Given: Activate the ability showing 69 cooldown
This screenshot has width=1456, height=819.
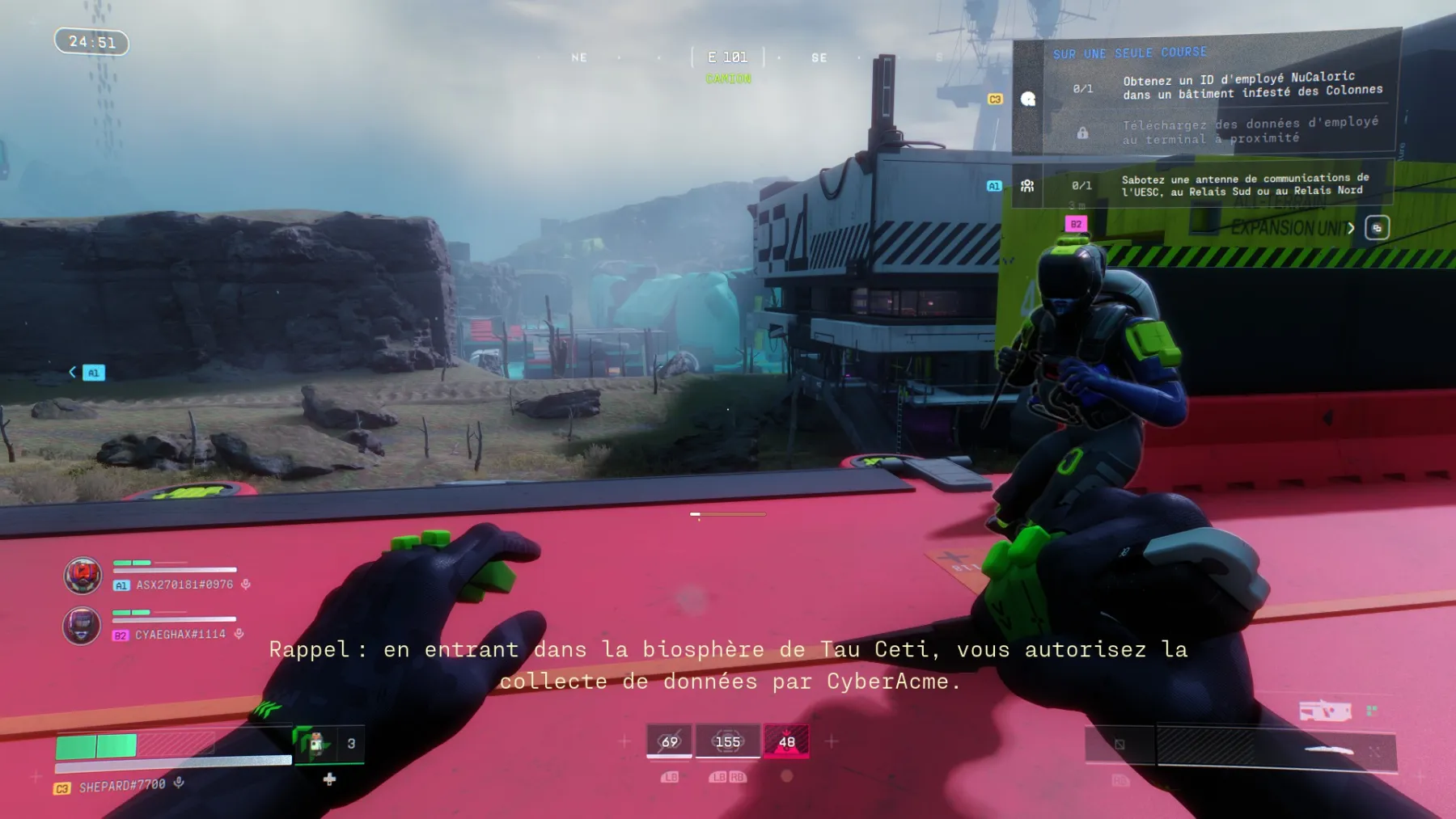Looking at the screenshot, I should tap(669, 742).
